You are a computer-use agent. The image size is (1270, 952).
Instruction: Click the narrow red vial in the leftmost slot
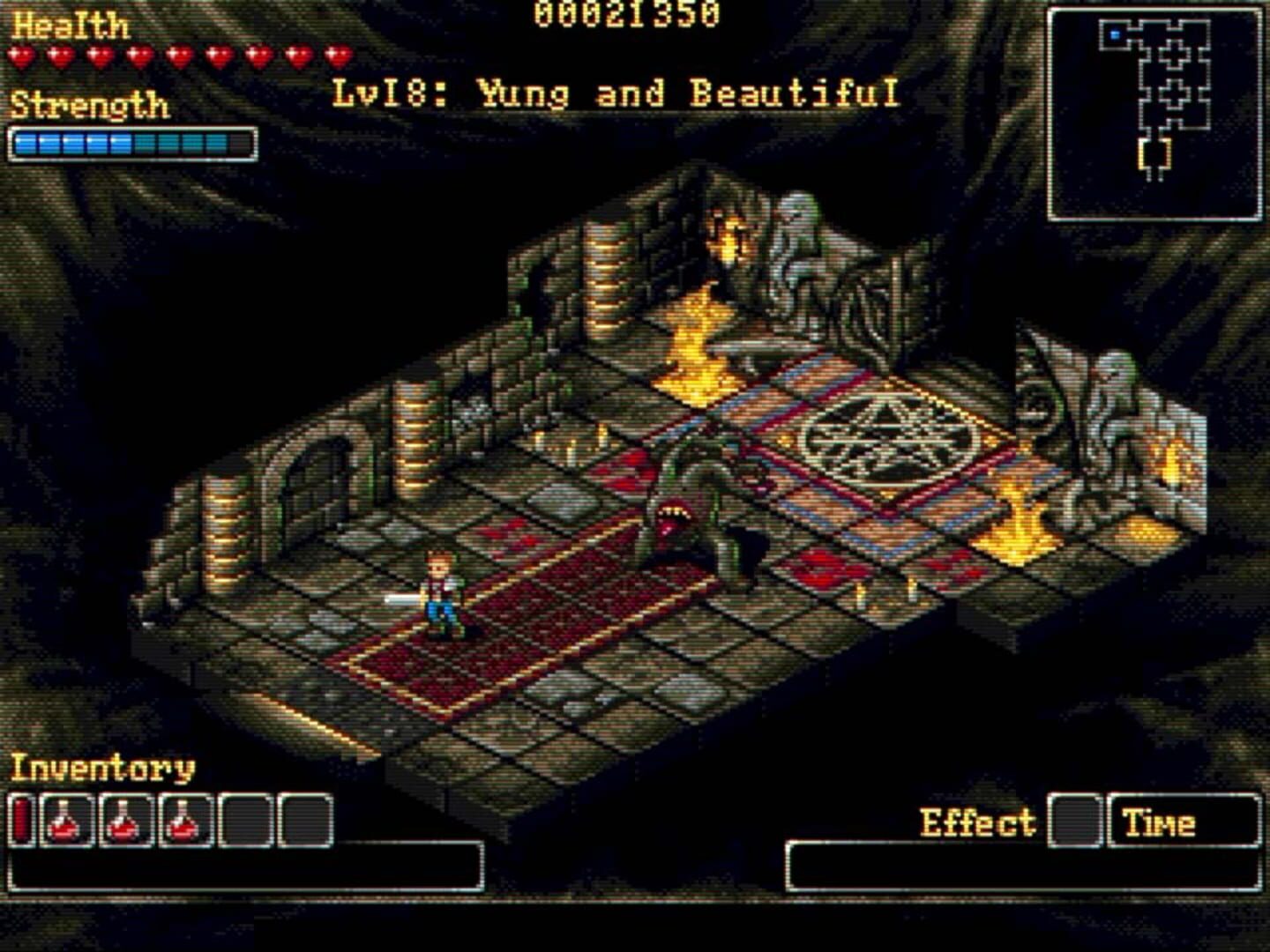tap(22, 822)
